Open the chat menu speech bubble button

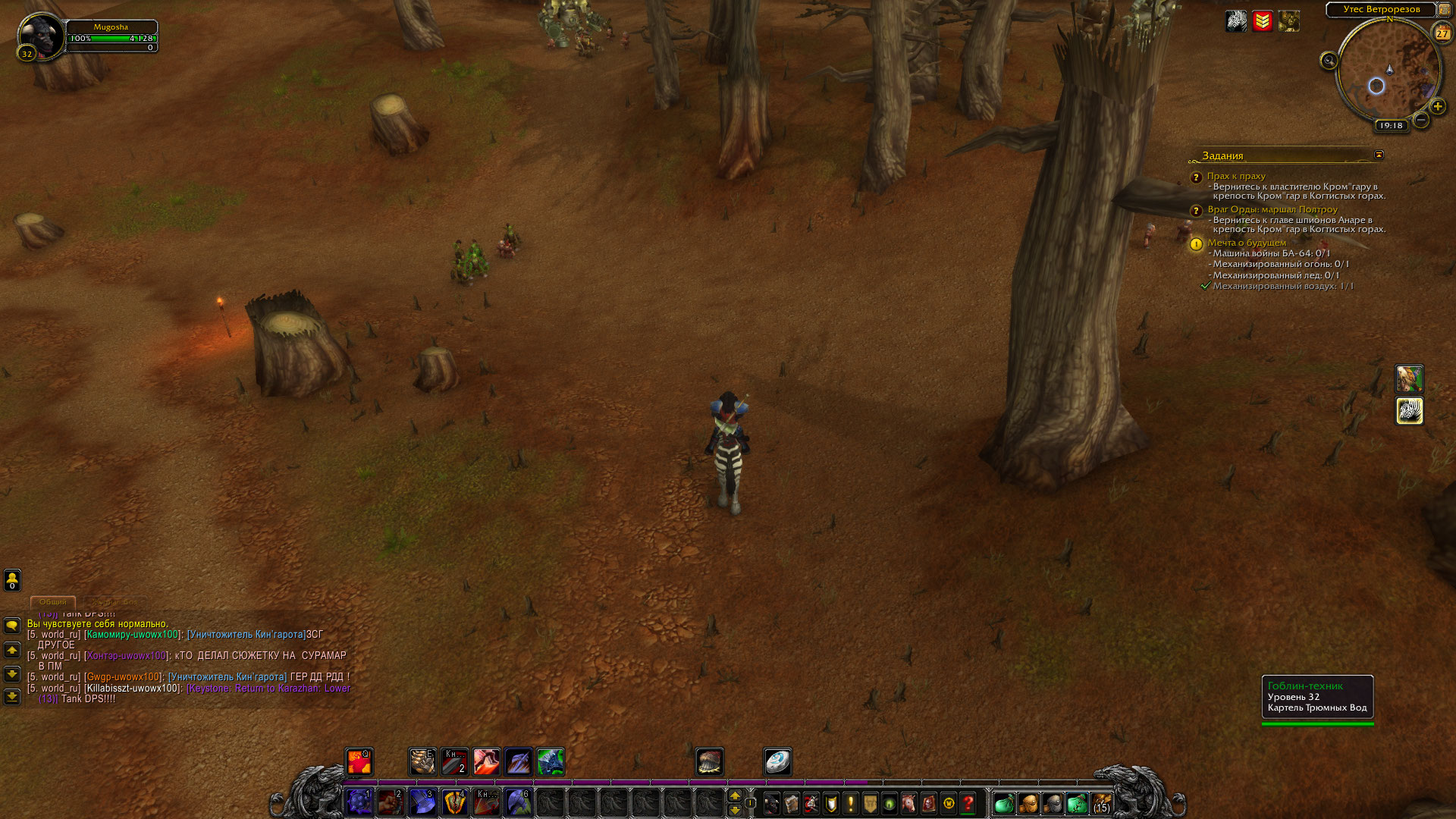[x=12, y=626]
